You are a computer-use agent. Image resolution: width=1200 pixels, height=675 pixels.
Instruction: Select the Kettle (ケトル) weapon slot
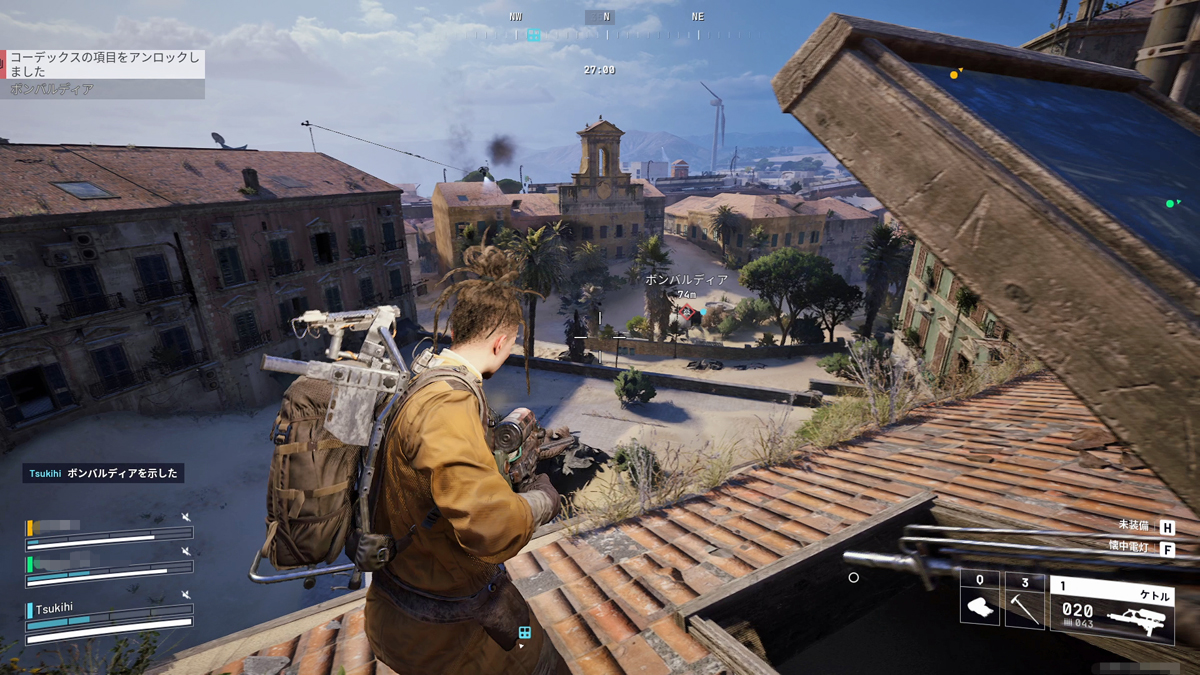click(1111, 606)
